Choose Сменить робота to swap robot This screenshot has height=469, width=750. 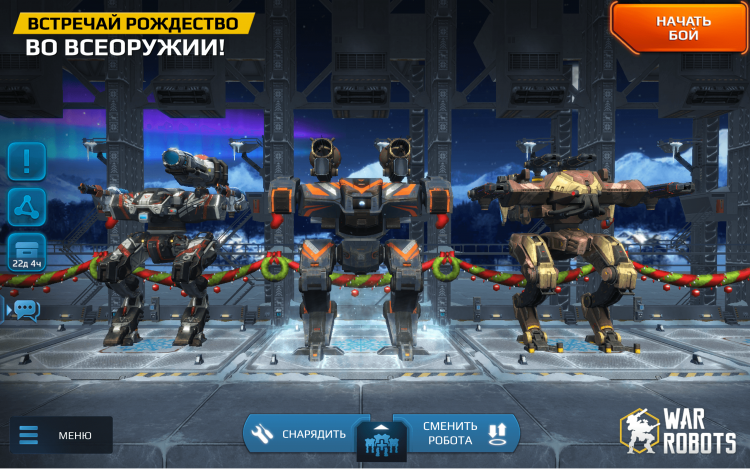pos(456,433)
